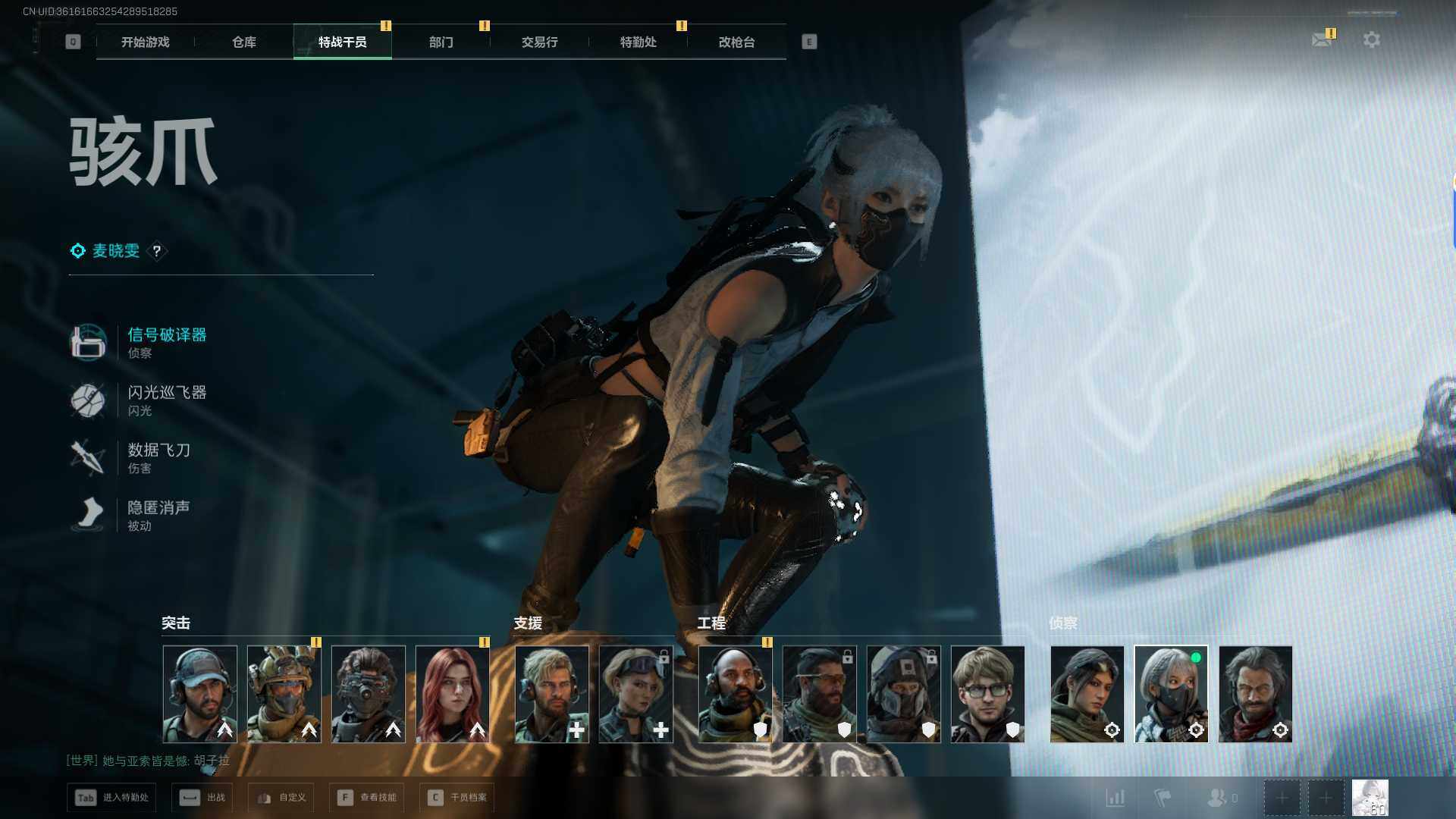View the 数据飞刀 skill
The image size is (1456, 819).
coord(158,450)
